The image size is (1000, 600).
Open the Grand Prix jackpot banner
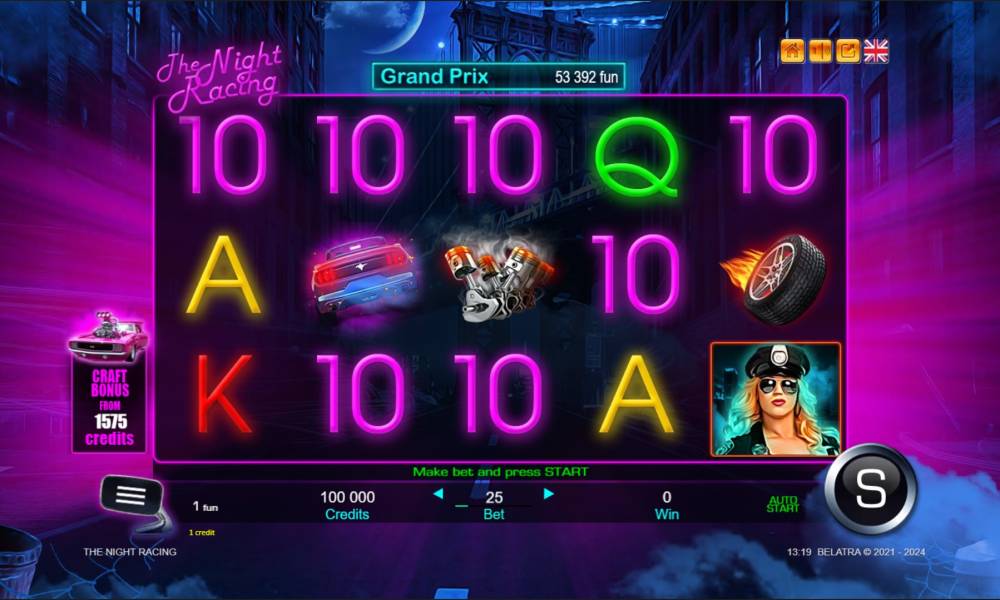498,76
